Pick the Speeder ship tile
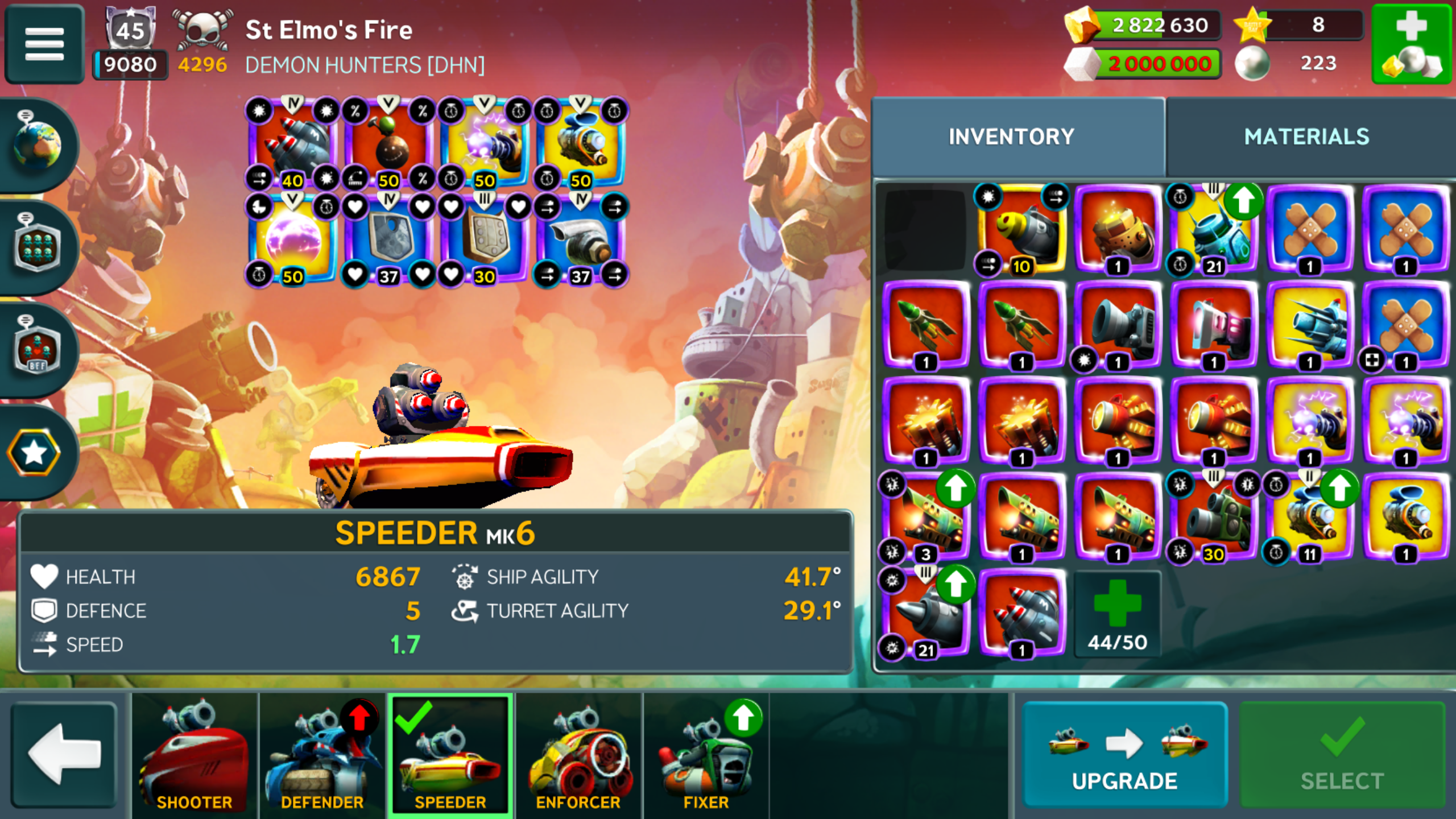This screenshot has width=1456, height=819. coord(450,754)
